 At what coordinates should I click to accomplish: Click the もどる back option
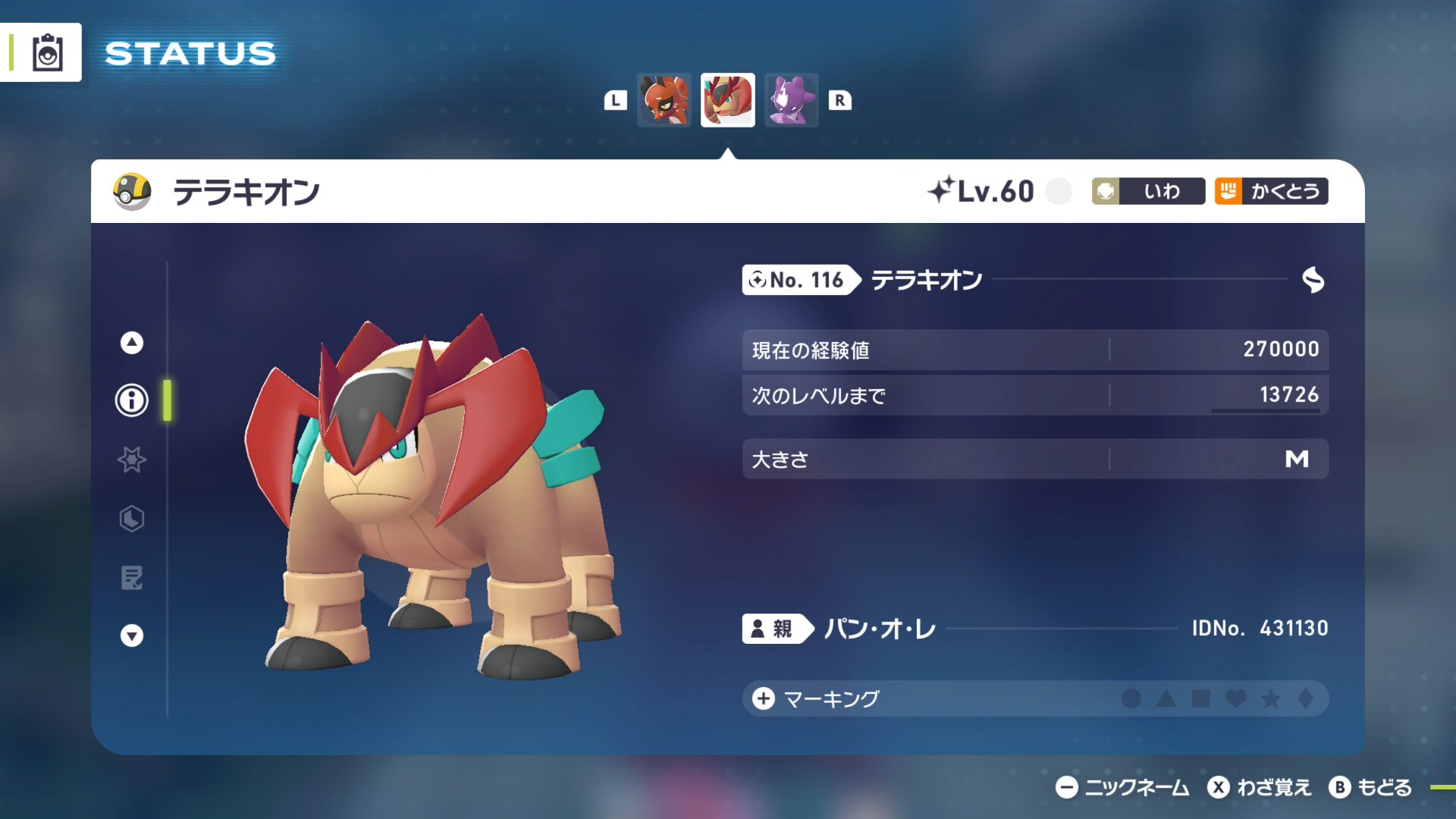pos(1371,788)
